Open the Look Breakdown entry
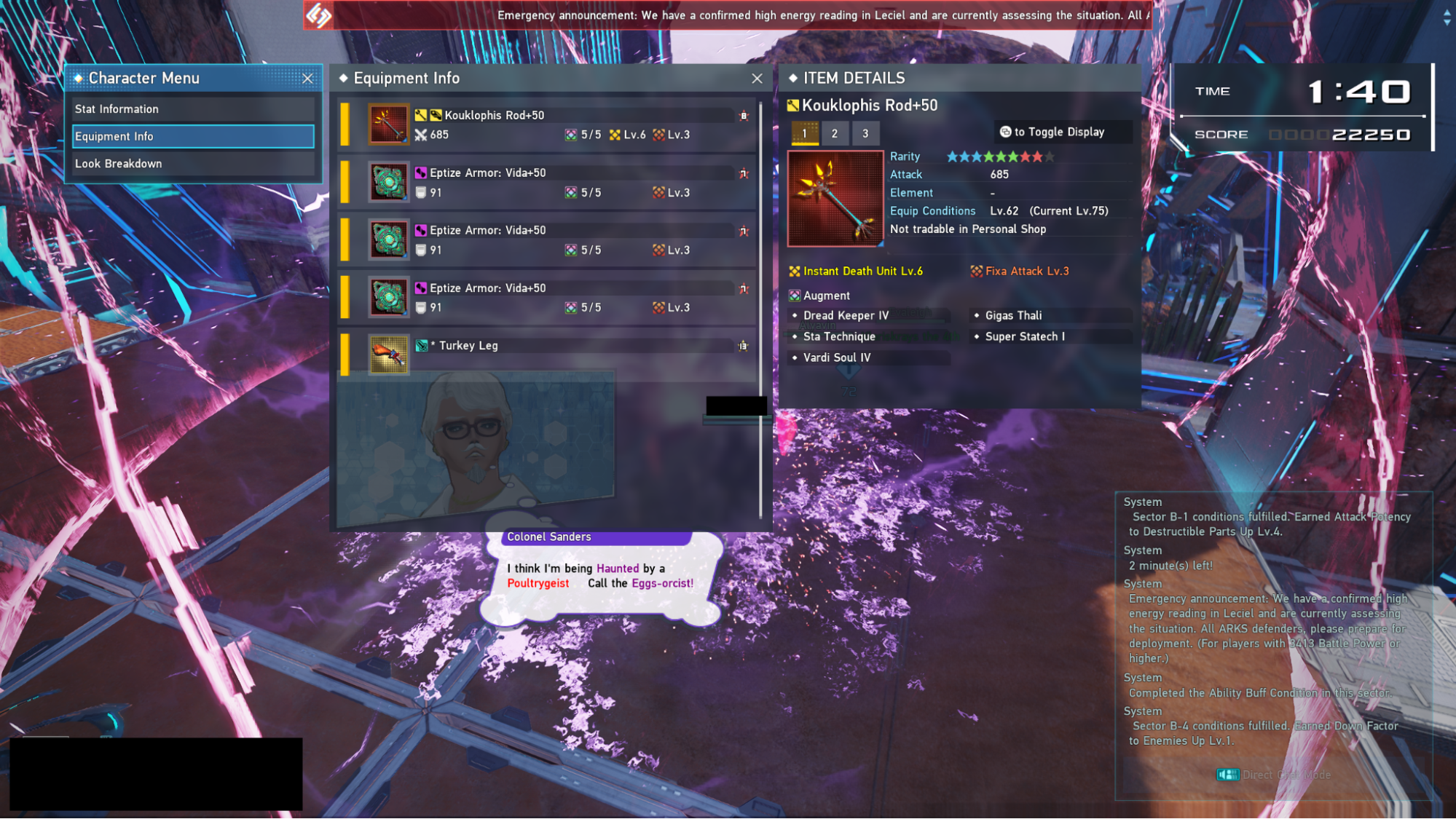The width and height of the screenshot is (1456, 819). point(193,164)
